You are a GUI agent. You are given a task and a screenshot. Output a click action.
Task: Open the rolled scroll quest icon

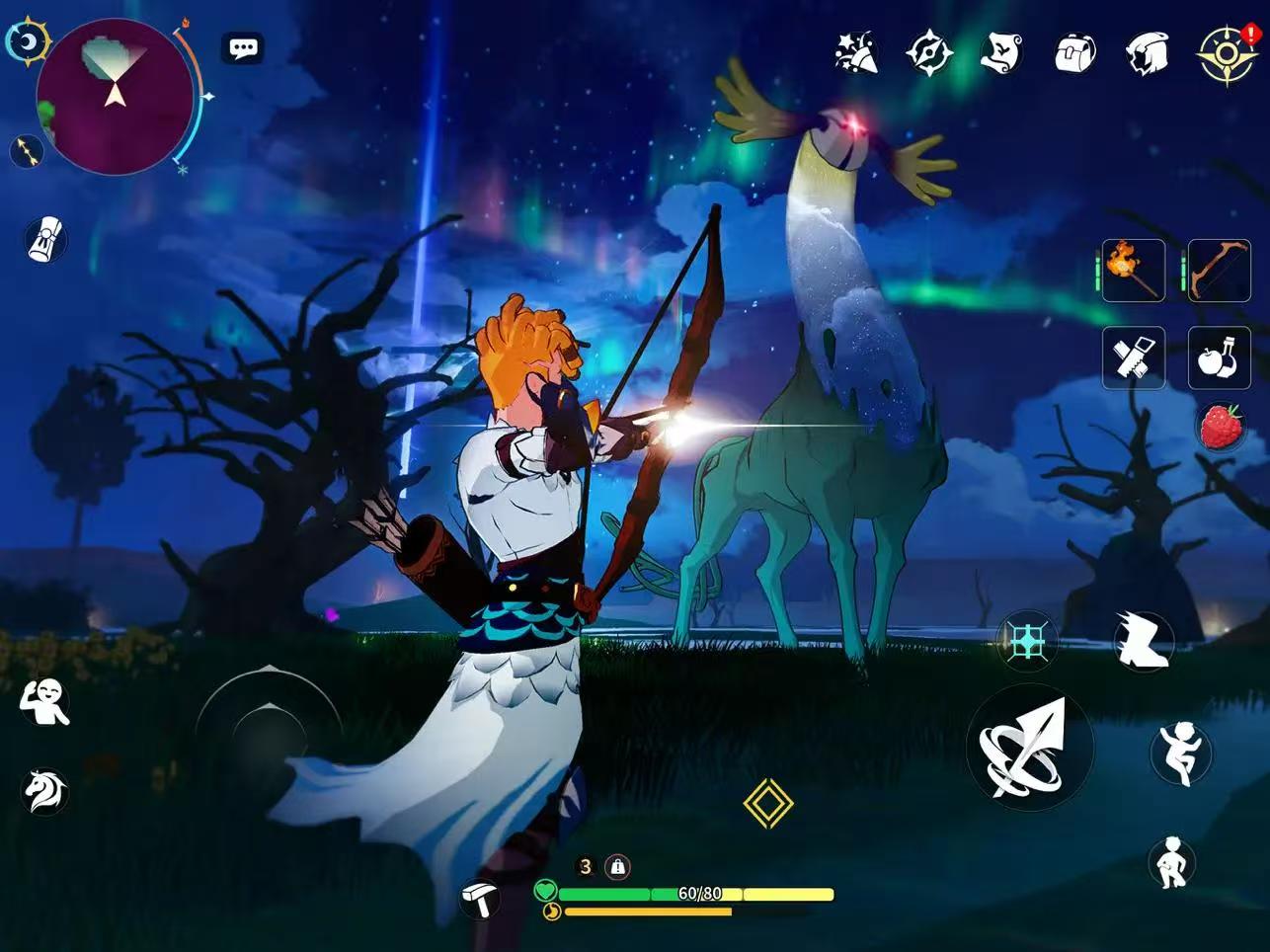(44, 239)
